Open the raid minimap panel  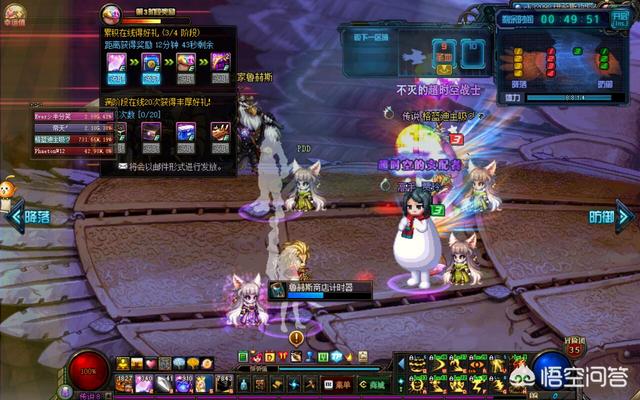(565, 64)
